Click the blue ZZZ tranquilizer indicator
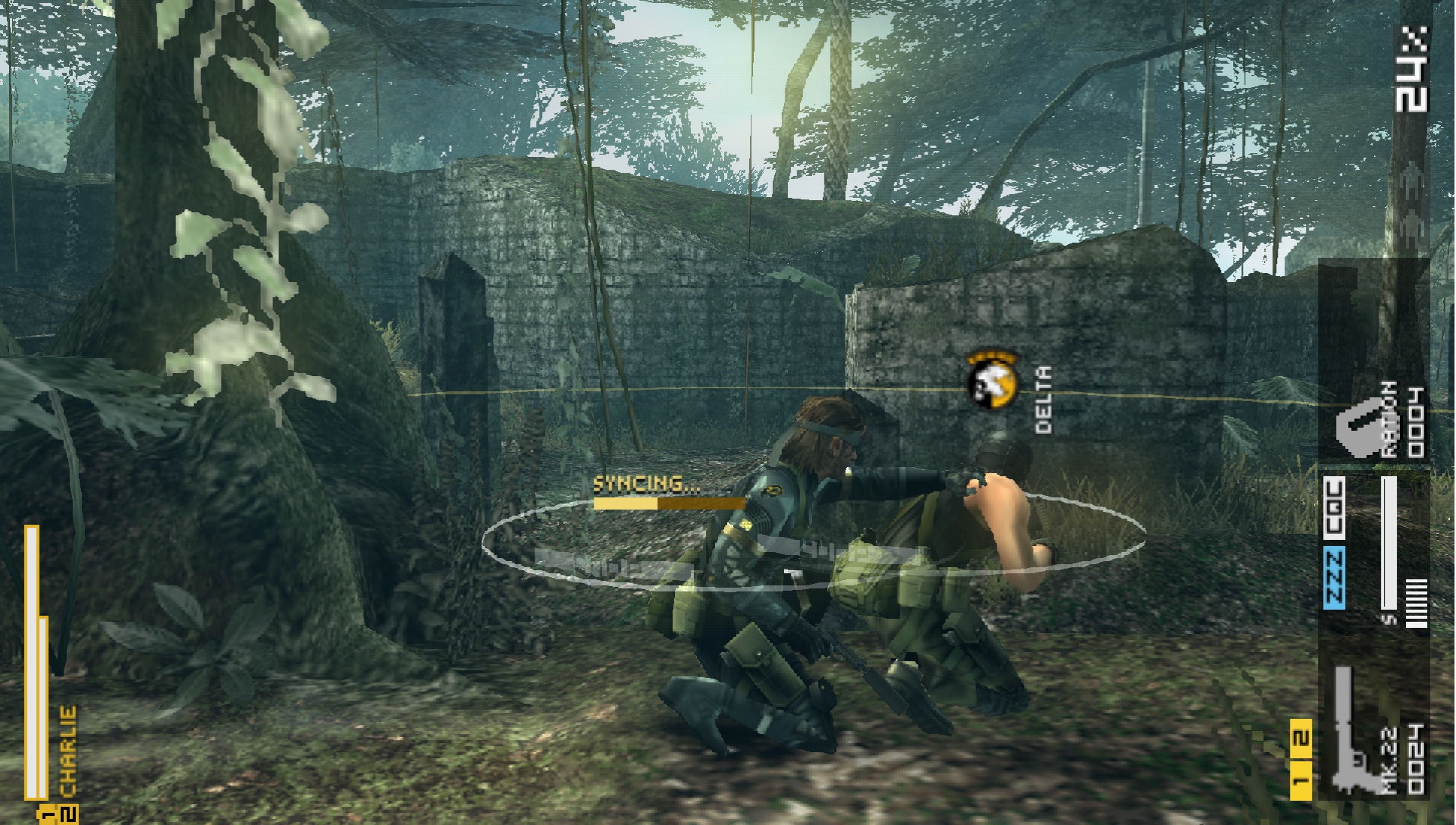 [x=1335, y=578]
